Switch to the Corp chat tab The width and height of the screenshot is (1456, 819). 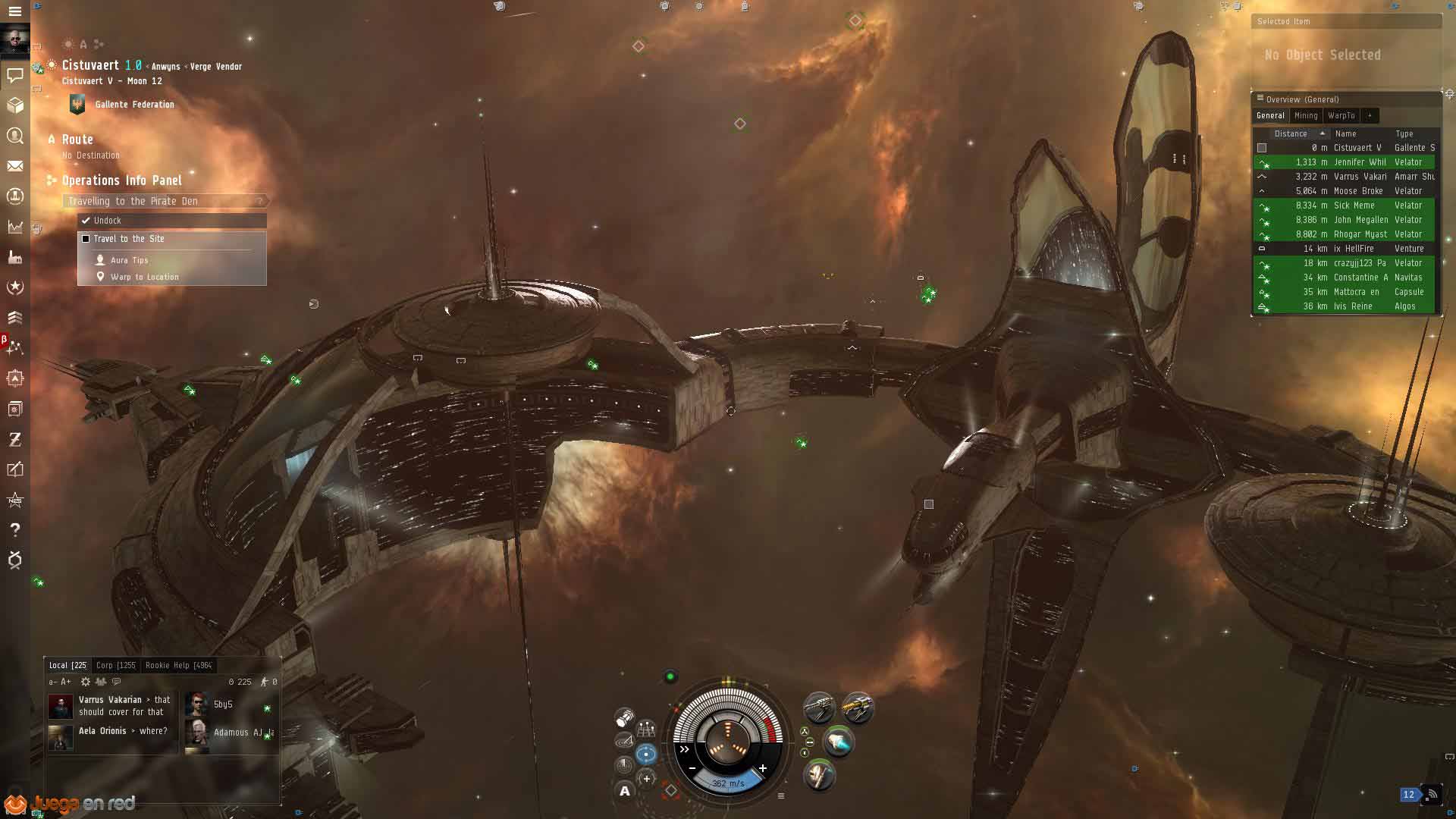[115, 665]
